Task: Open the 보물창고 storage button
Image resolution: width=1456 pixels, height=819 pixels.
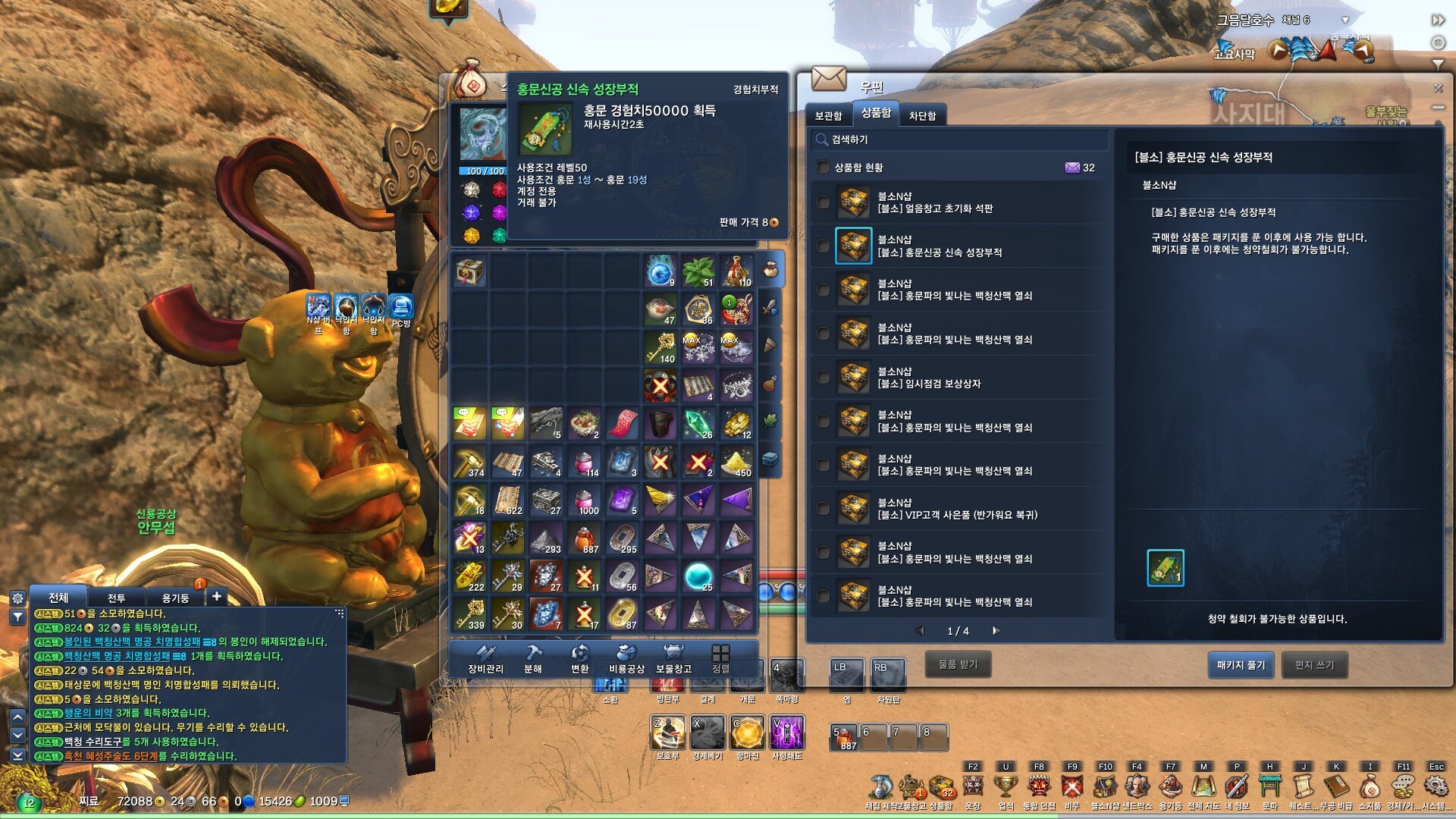Action: point(673,658)
